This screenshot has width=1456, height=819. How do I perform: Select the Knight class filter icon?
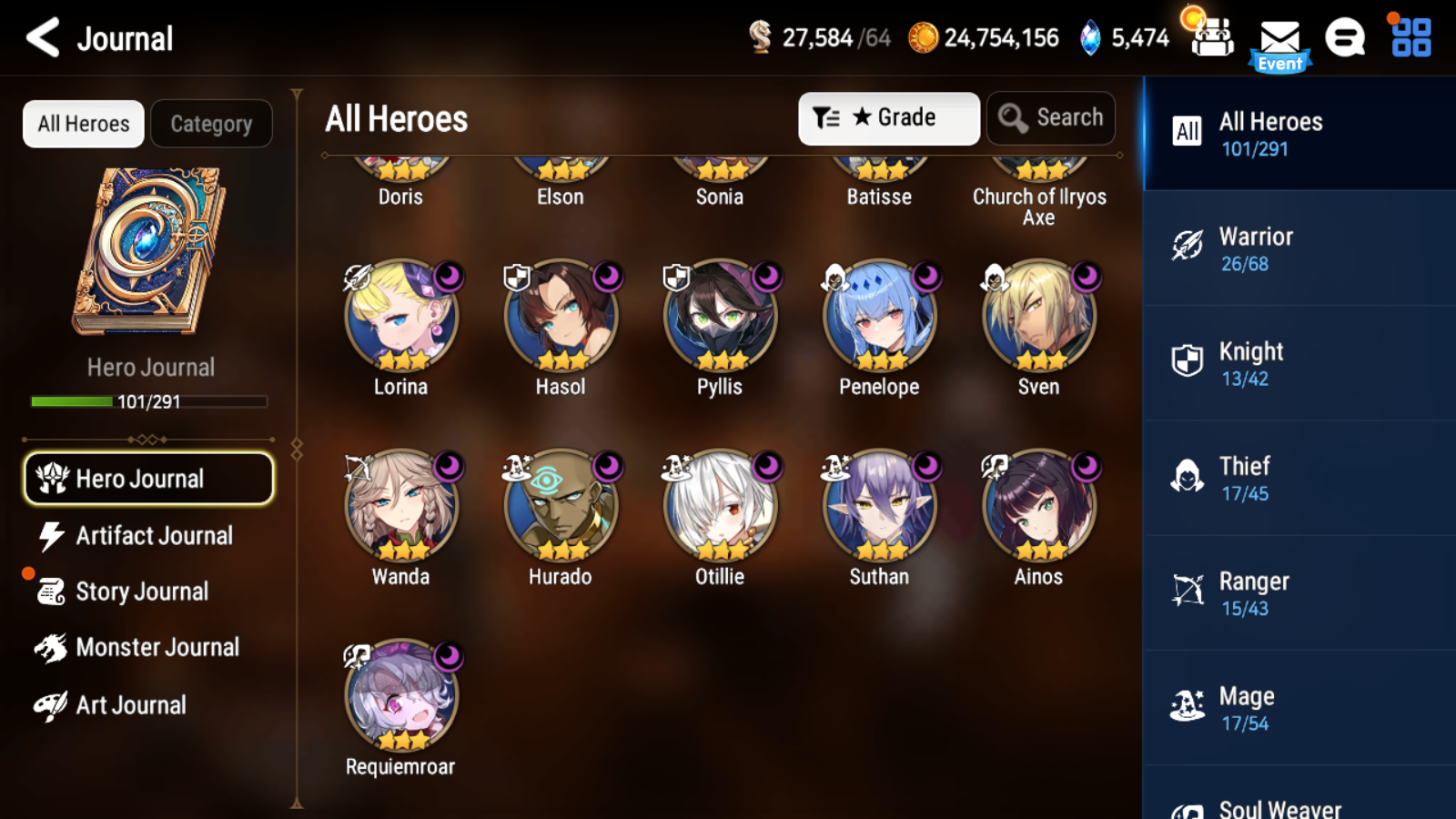click(x=1188, y=359)
